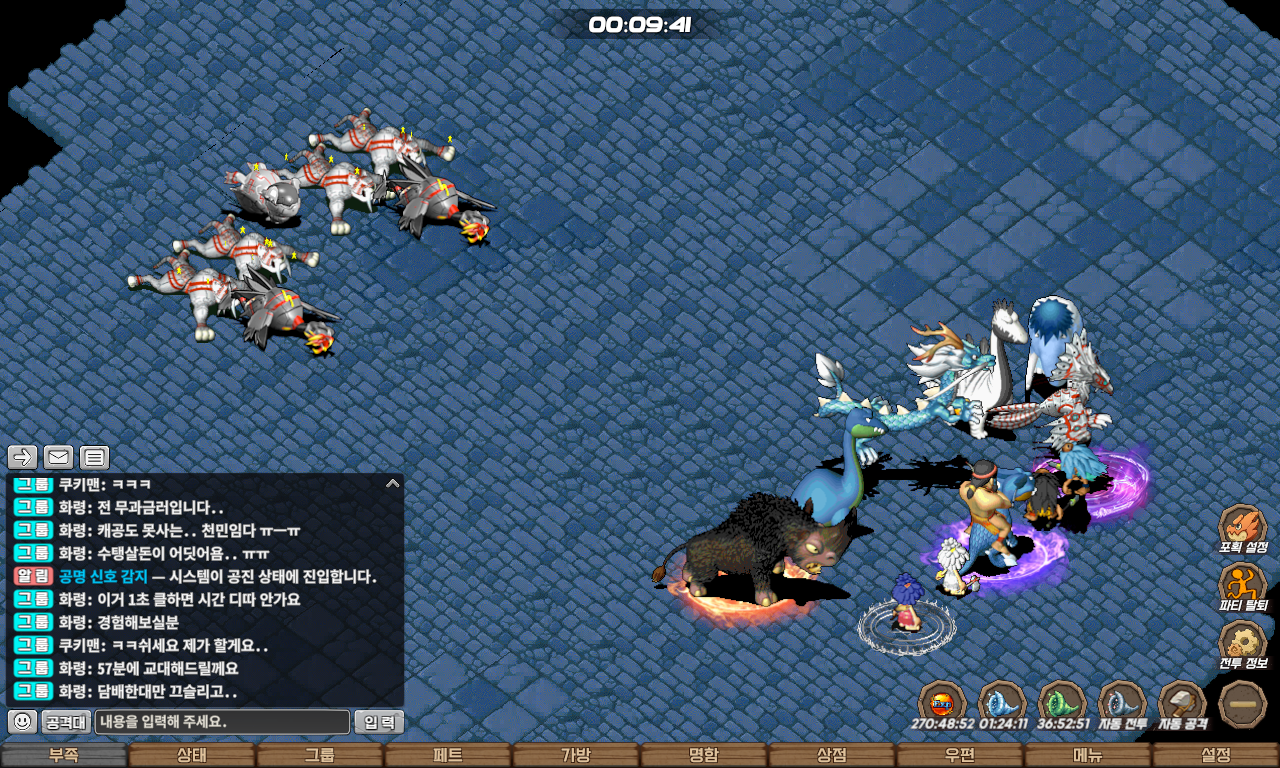Open the 가방 (Bag) inventory

click(x=575, y=755)
